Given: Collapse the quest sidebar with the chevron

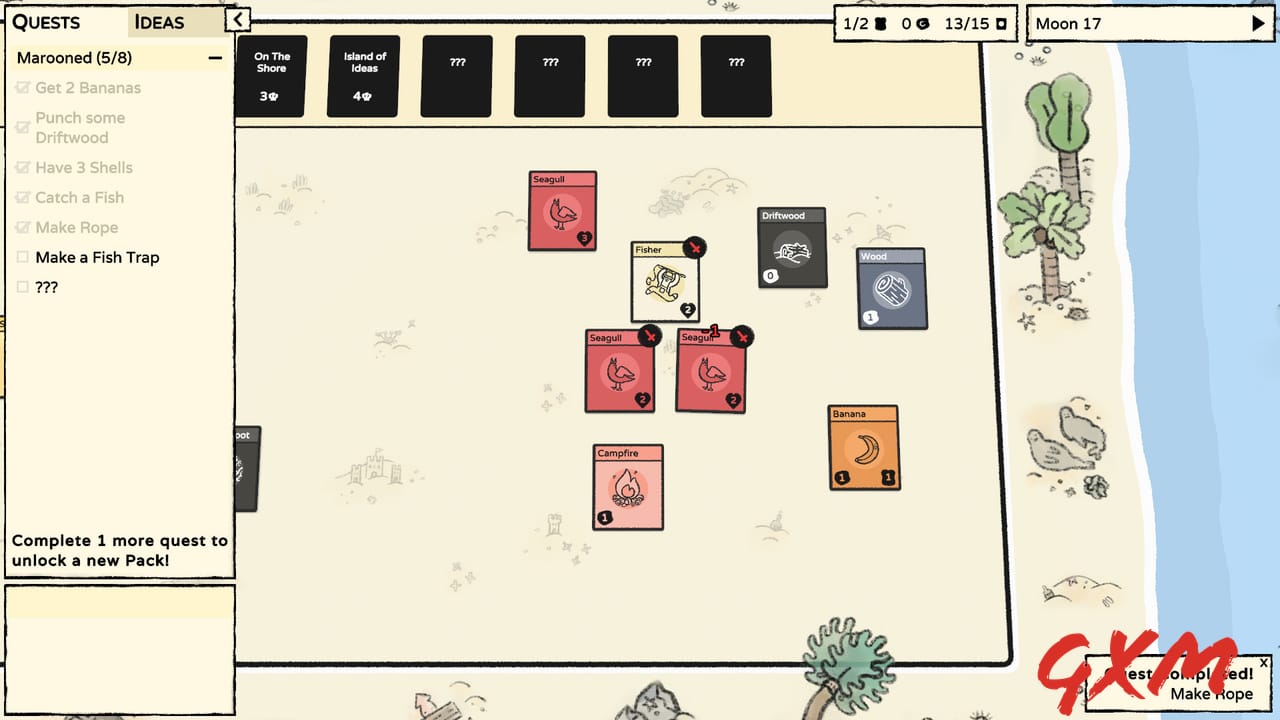Looking at the screenshot, I should click(x=237, y=18).
